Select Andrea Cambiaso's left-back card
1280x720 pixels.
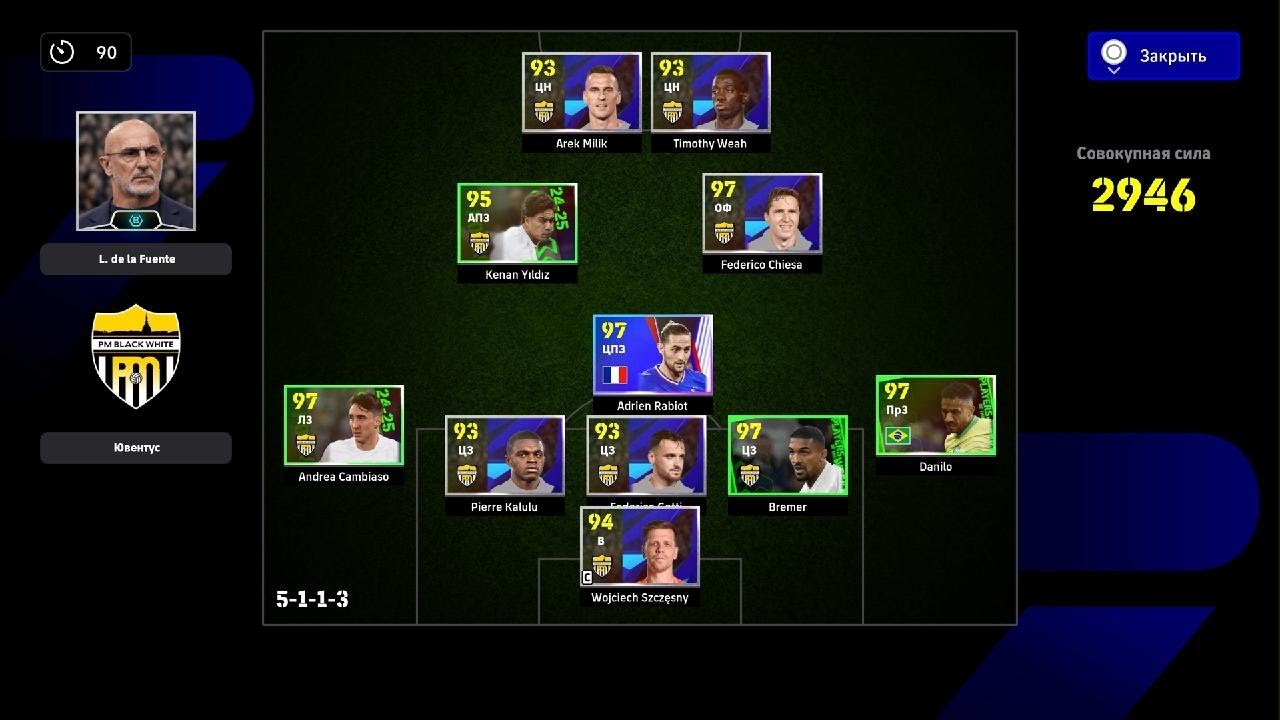click(344, 425)
